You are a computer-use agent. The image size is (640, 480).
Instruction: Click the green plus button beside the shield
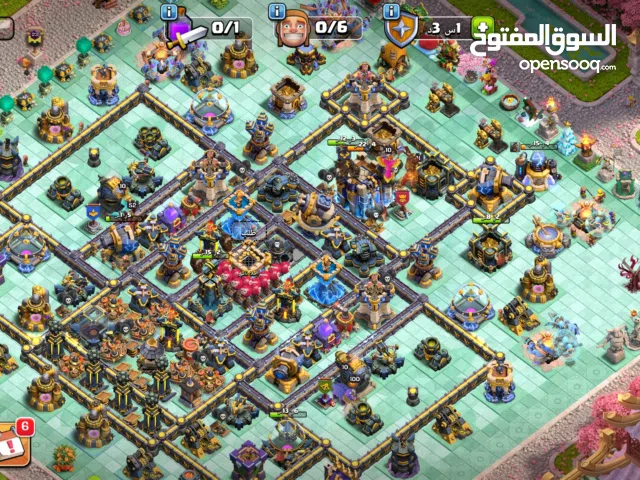tap(483, 29)
